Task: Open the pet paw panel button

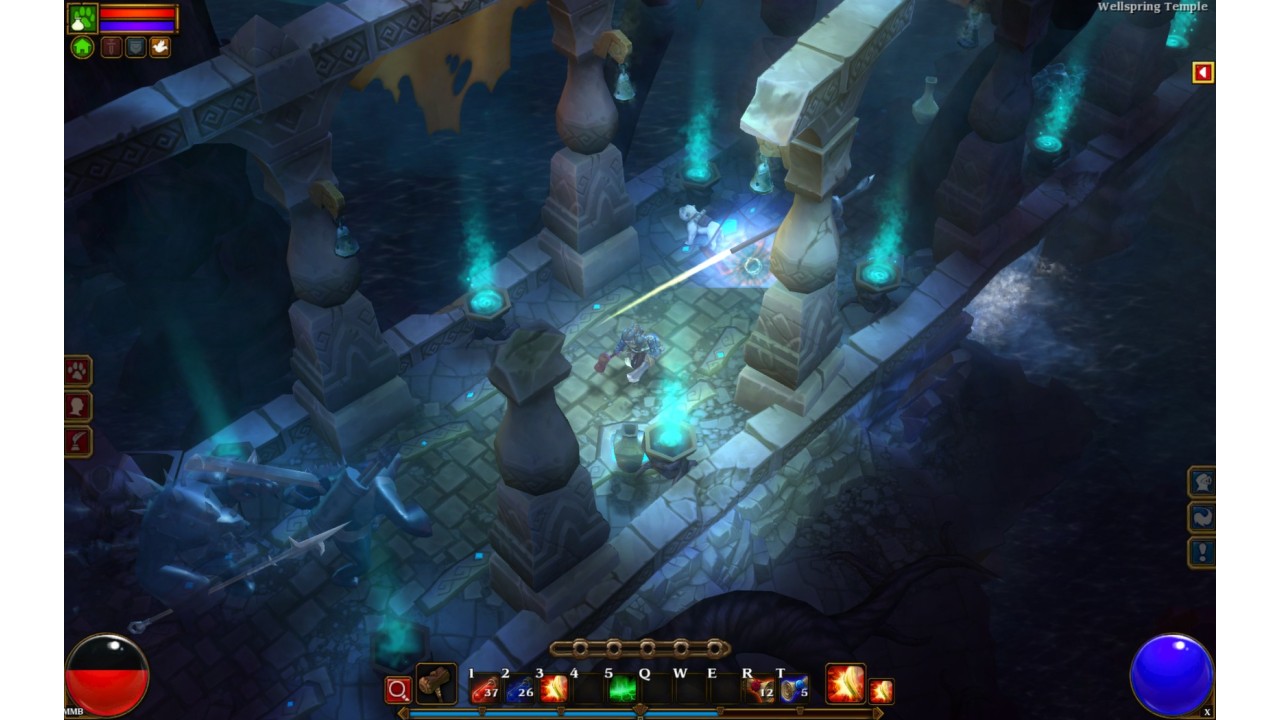Action: 78,372
